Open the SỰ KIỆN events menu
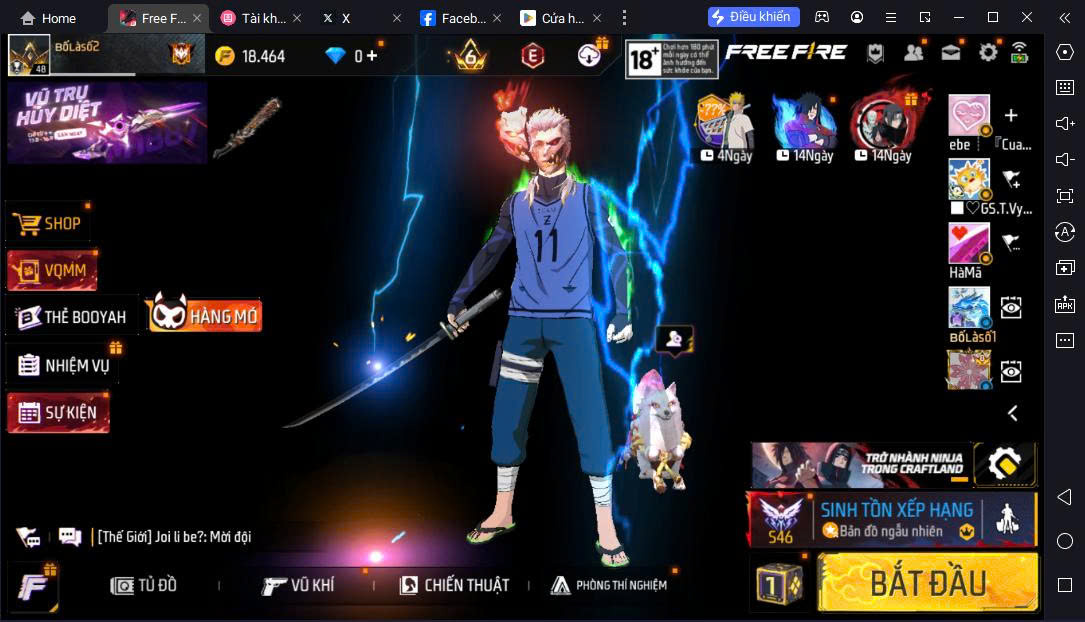 click(x=58, y=412)
